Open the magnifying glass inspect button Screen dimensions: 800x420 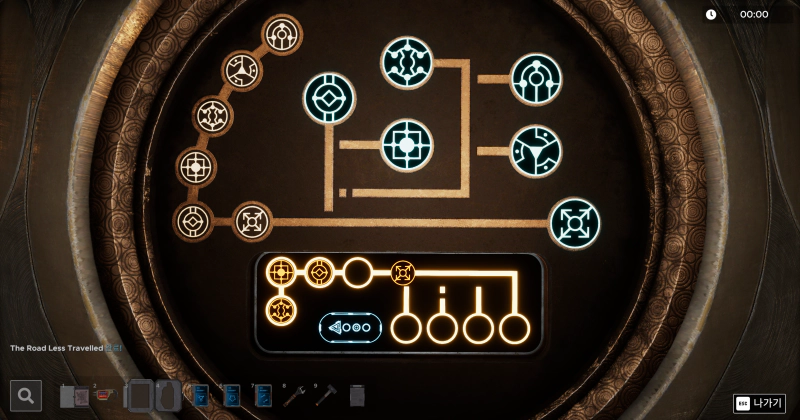click(x=26, y=396)
